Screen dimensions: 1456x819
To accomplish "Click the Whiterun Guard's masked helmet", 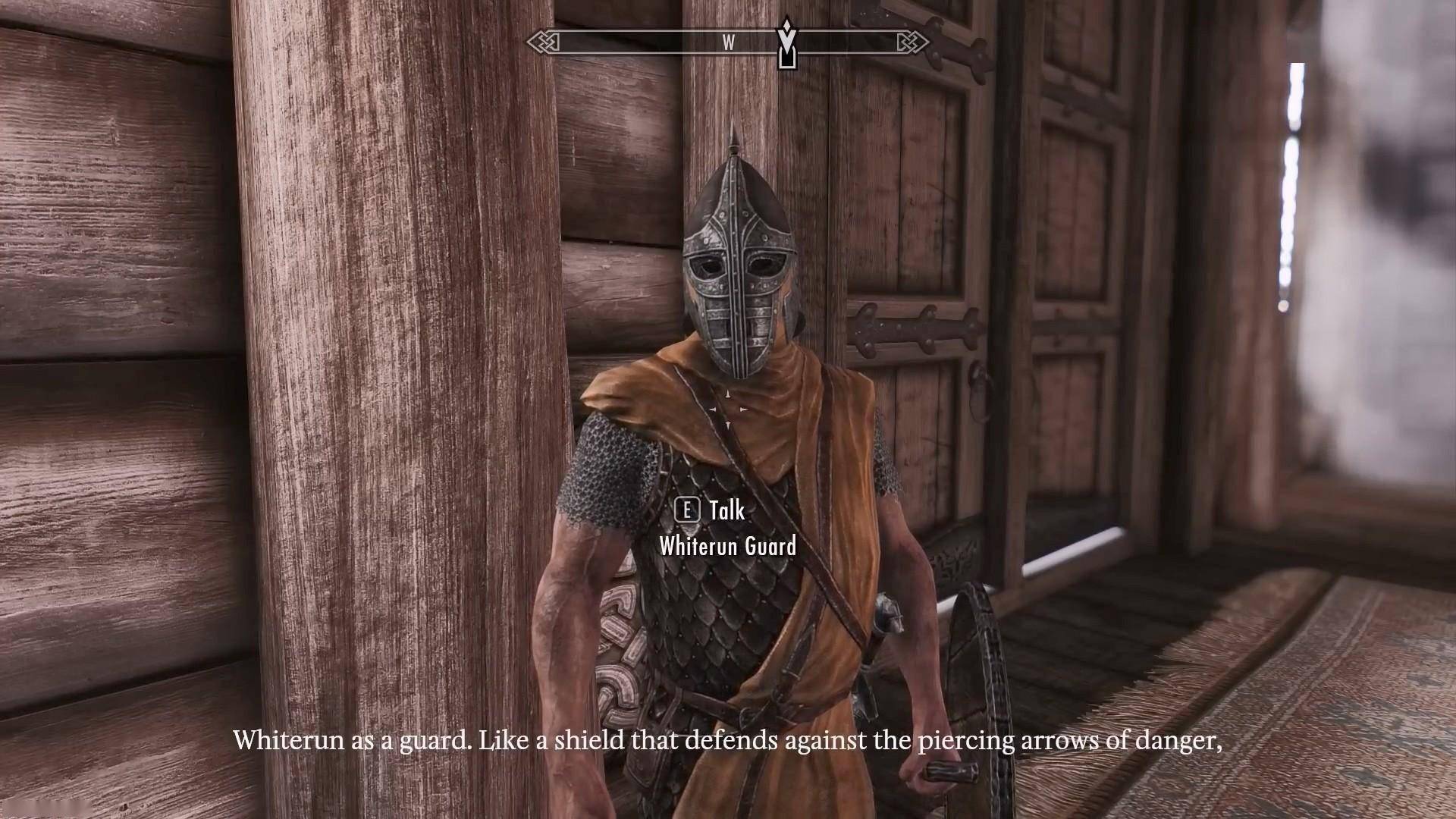I will (736, 265).
